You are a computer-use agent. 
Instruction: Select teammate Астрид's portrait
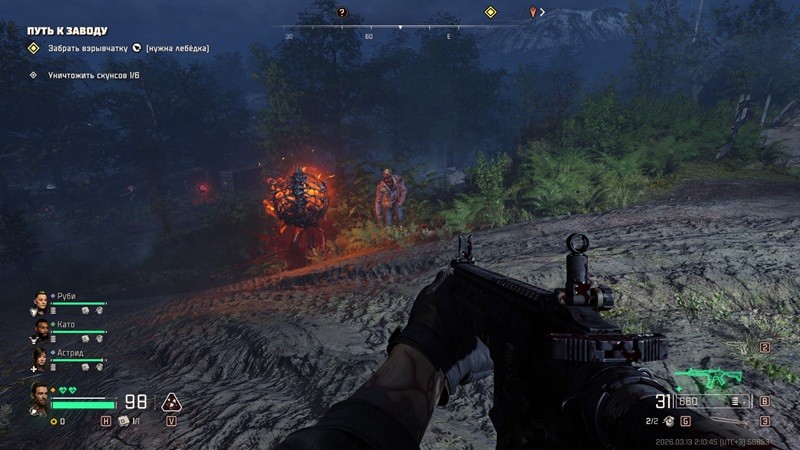(40, 357)
